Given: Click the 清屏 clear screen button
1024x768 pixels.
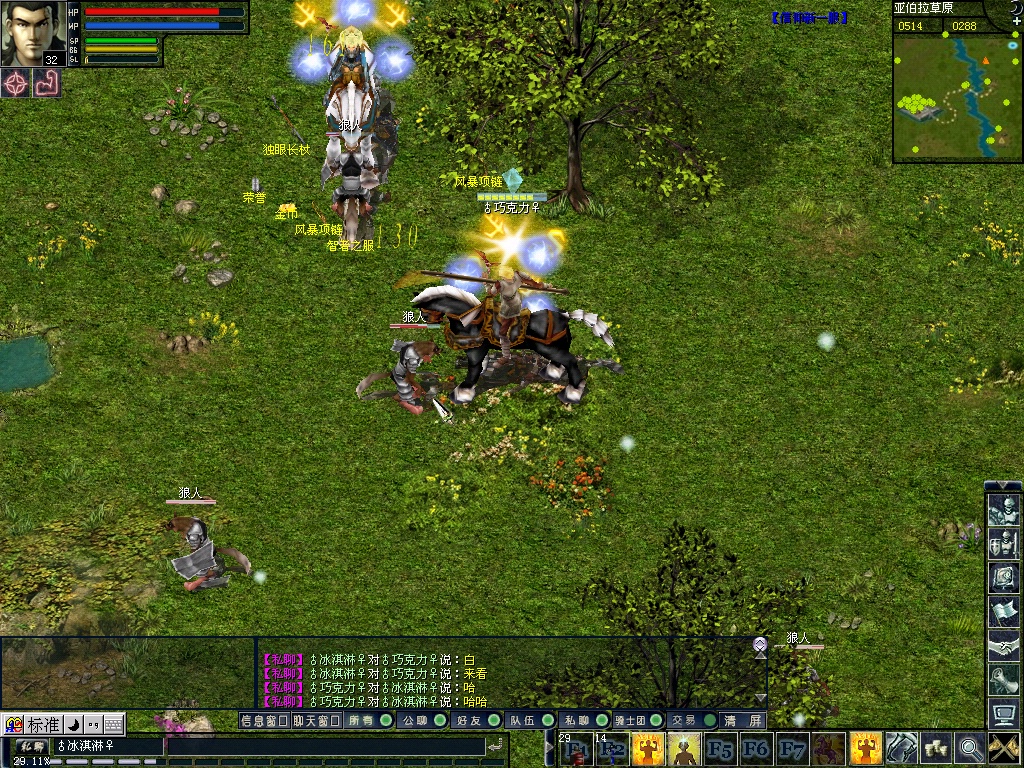Looking at the screenshot, I should click(x=743, y=720).
